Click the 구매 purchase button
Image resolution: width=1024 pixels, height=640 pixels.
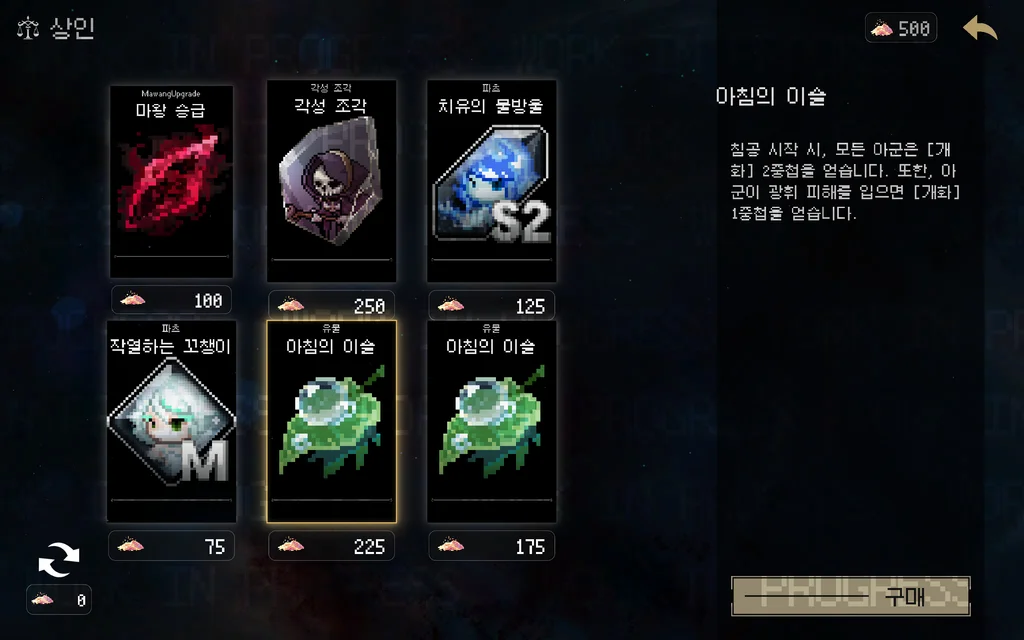[851, 596]
